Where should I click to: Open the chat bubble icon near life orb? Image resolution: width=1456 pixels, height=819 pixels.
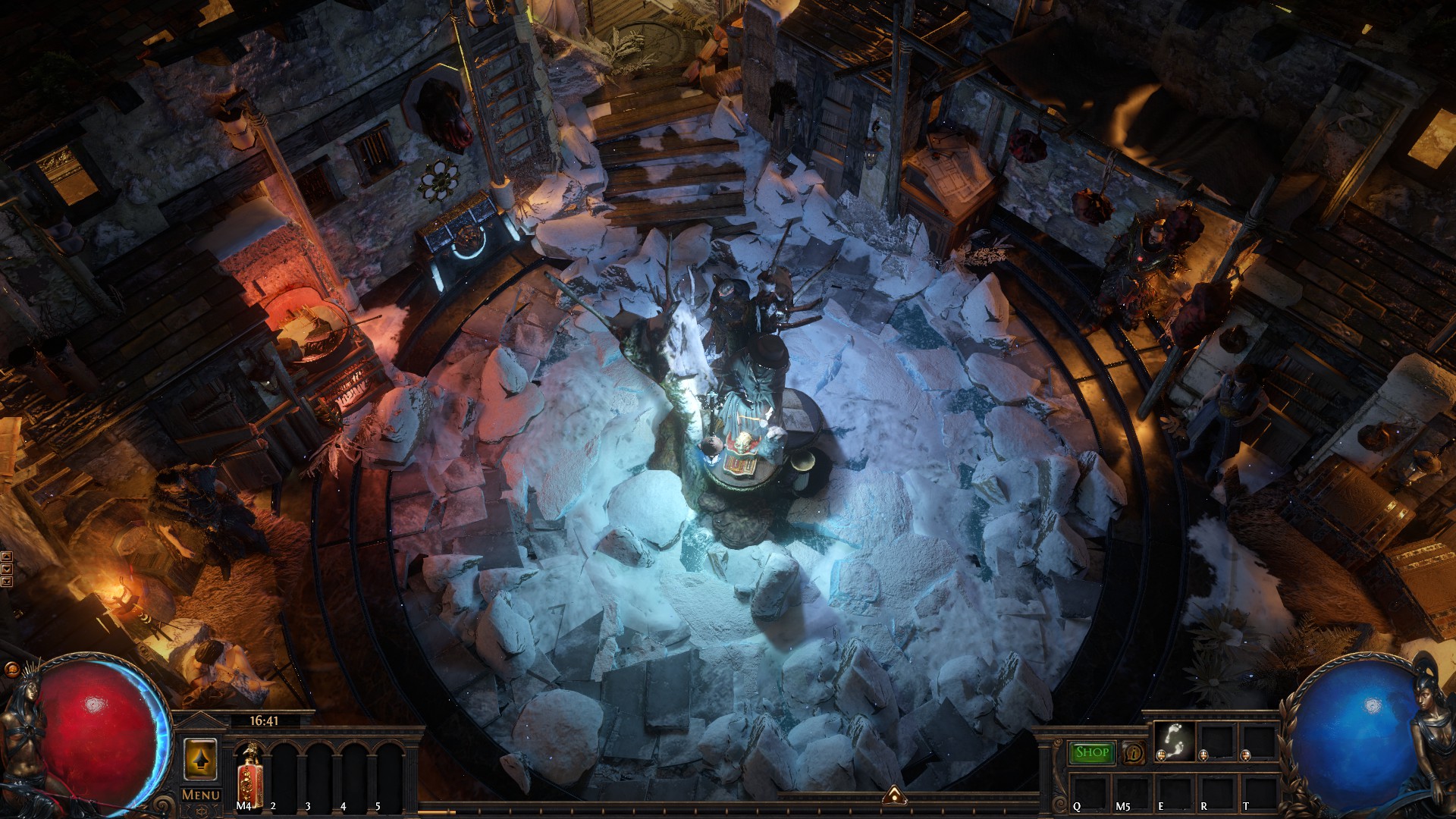(11, 670)
